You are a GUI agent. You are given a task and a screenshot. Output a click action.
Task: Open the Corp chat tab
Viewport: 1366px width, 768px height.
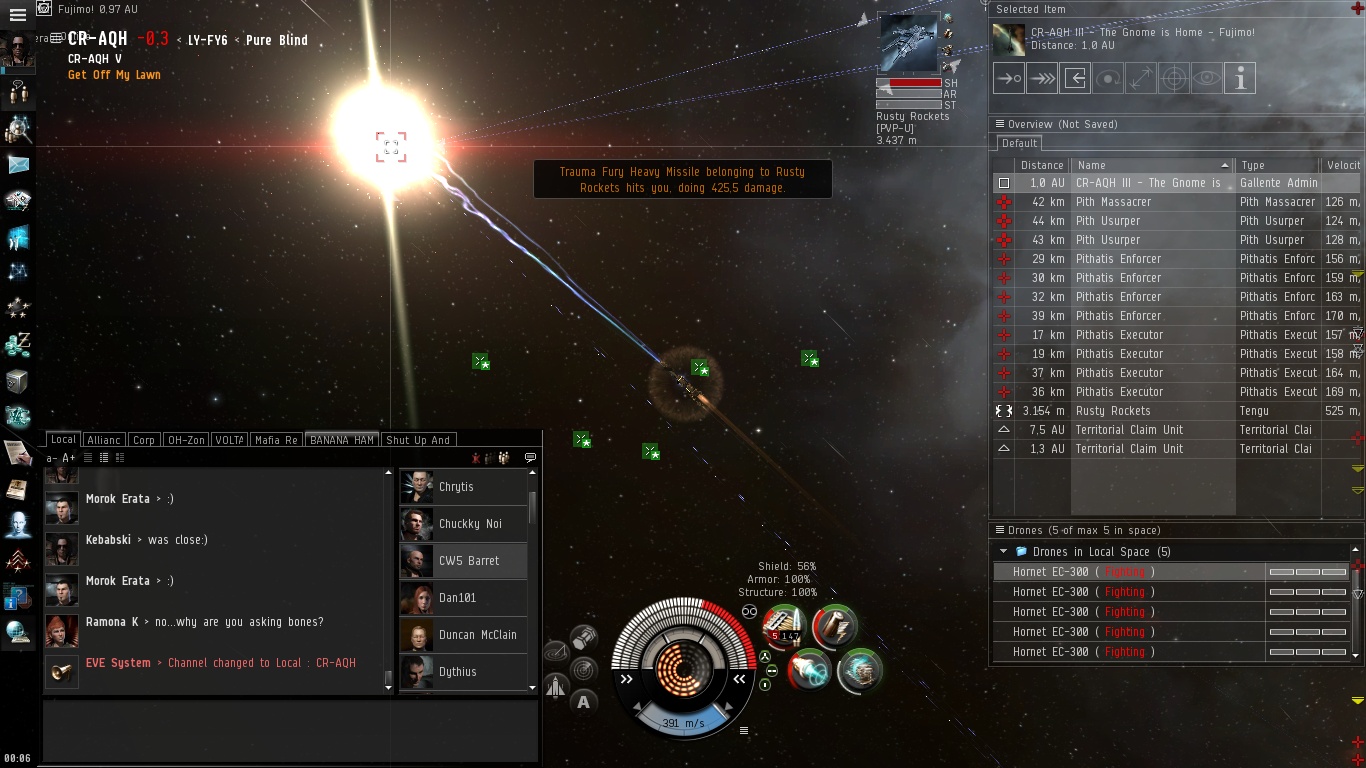coord(144,440)
